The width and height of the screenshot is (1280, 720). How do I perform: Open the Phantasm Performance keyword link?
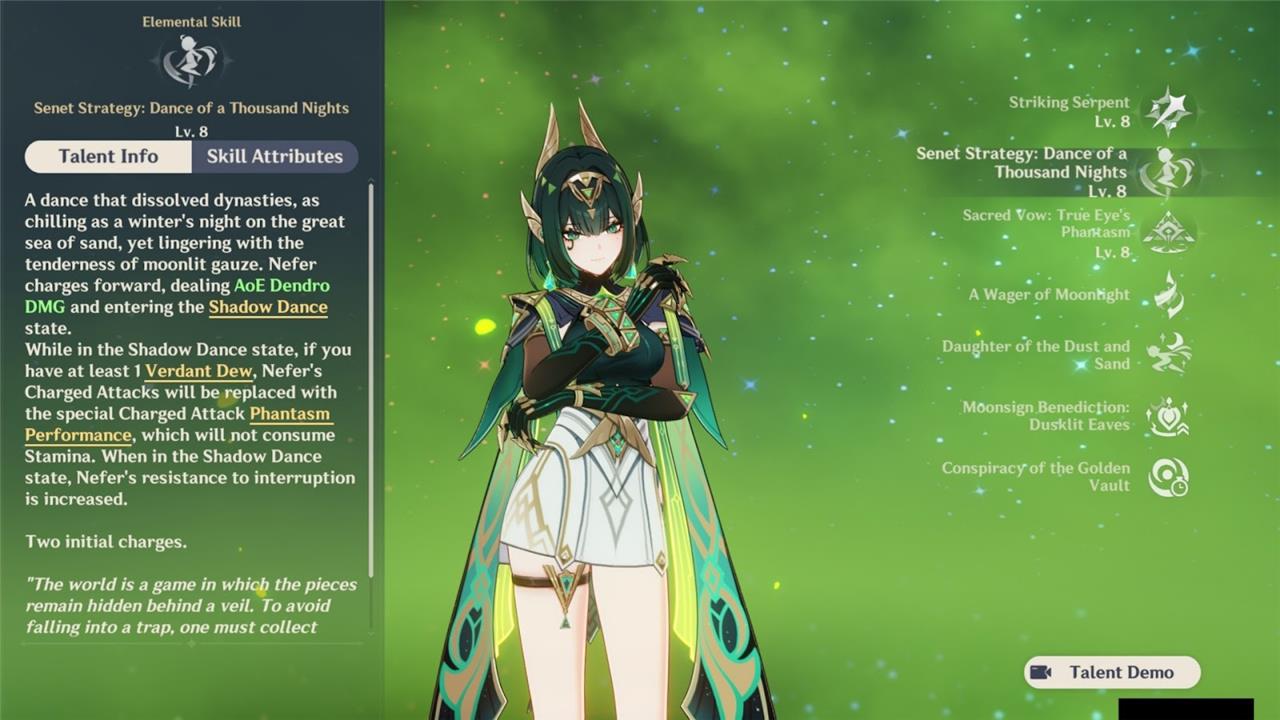tap(290, 414)
